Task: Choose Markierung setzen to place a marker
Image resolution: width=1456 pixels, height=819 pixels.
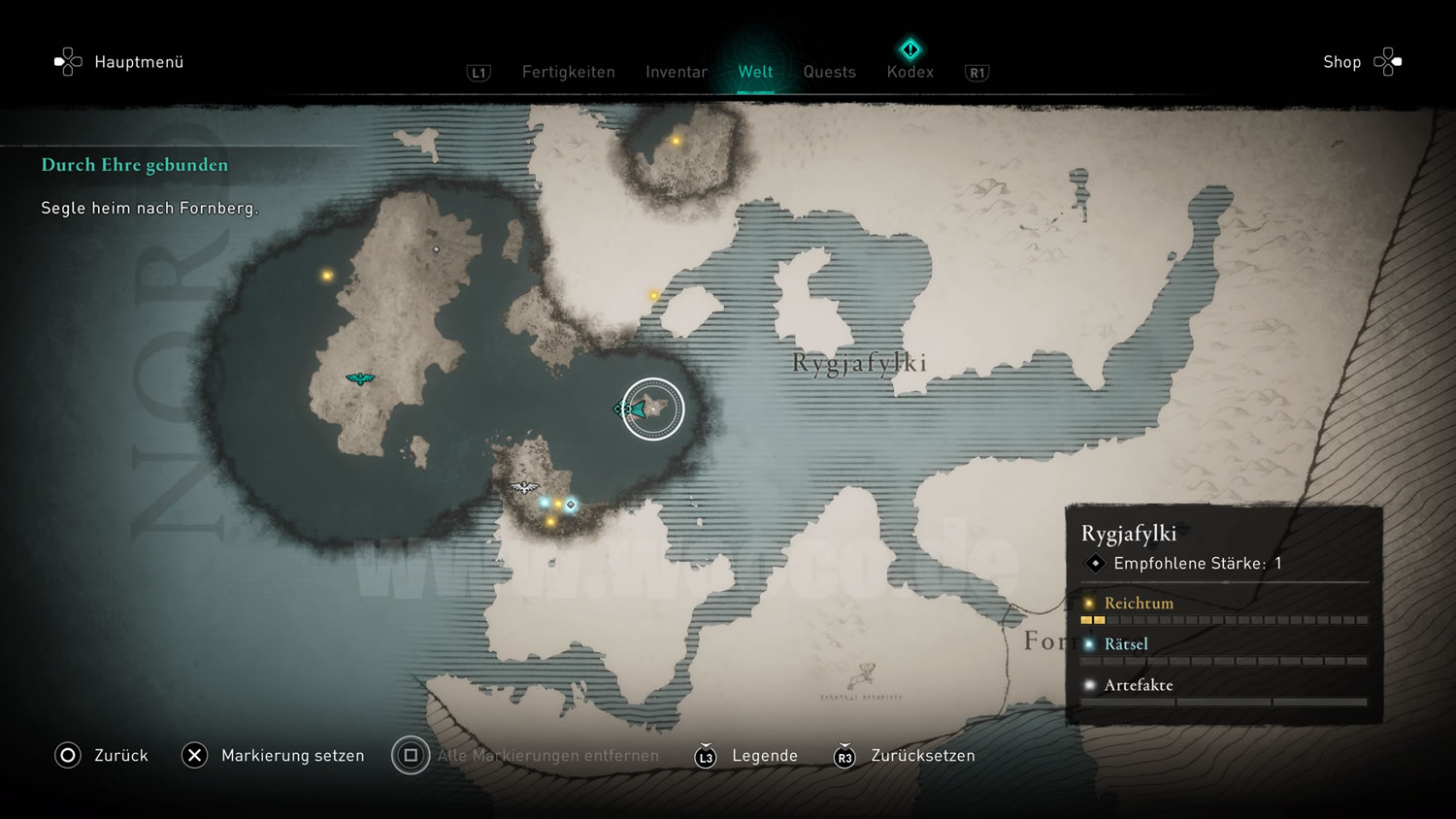Action: click(273, 755)
